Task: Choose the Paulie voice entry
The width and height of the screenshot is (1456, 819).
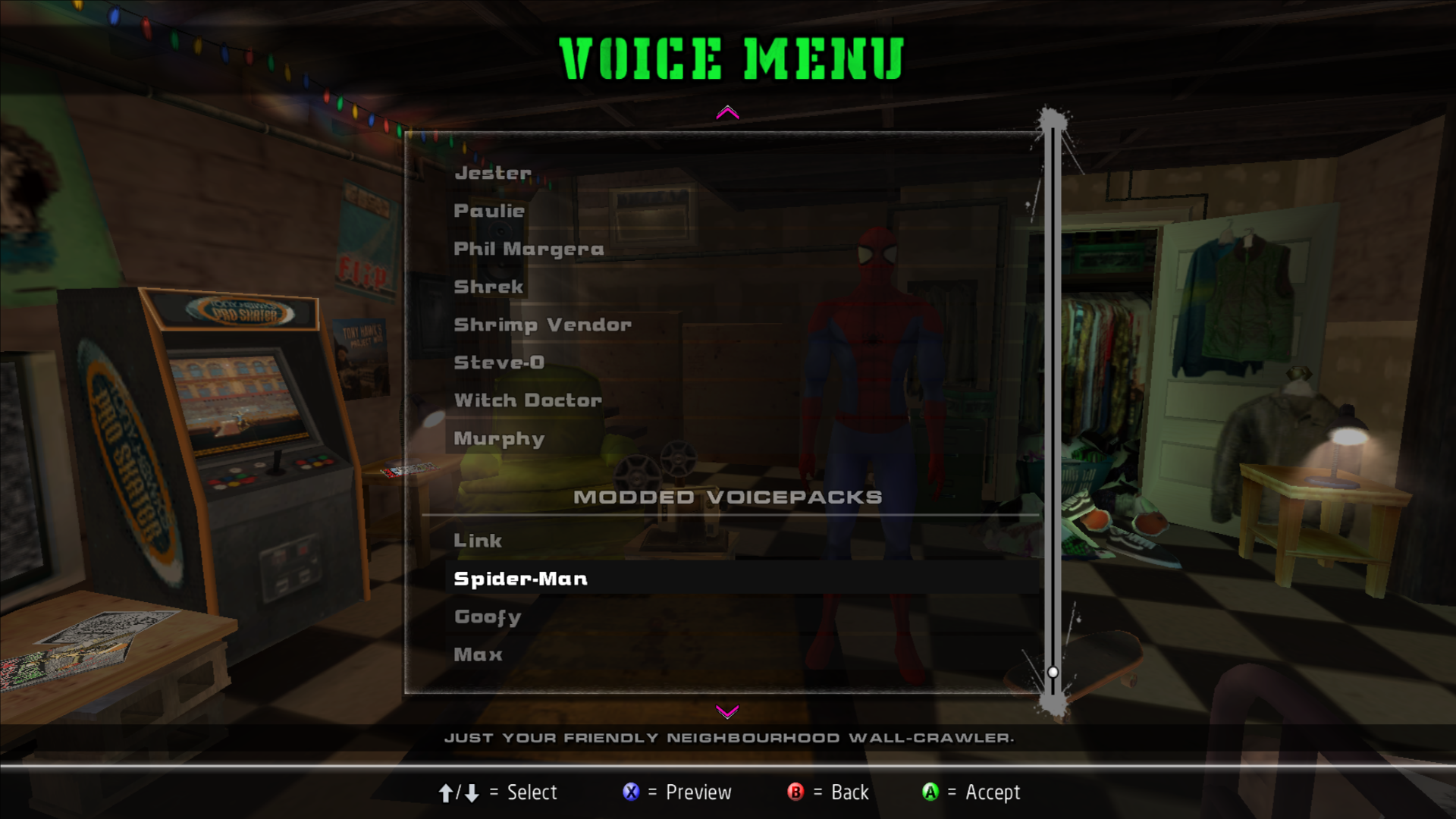Action: [x=489, y=211]
